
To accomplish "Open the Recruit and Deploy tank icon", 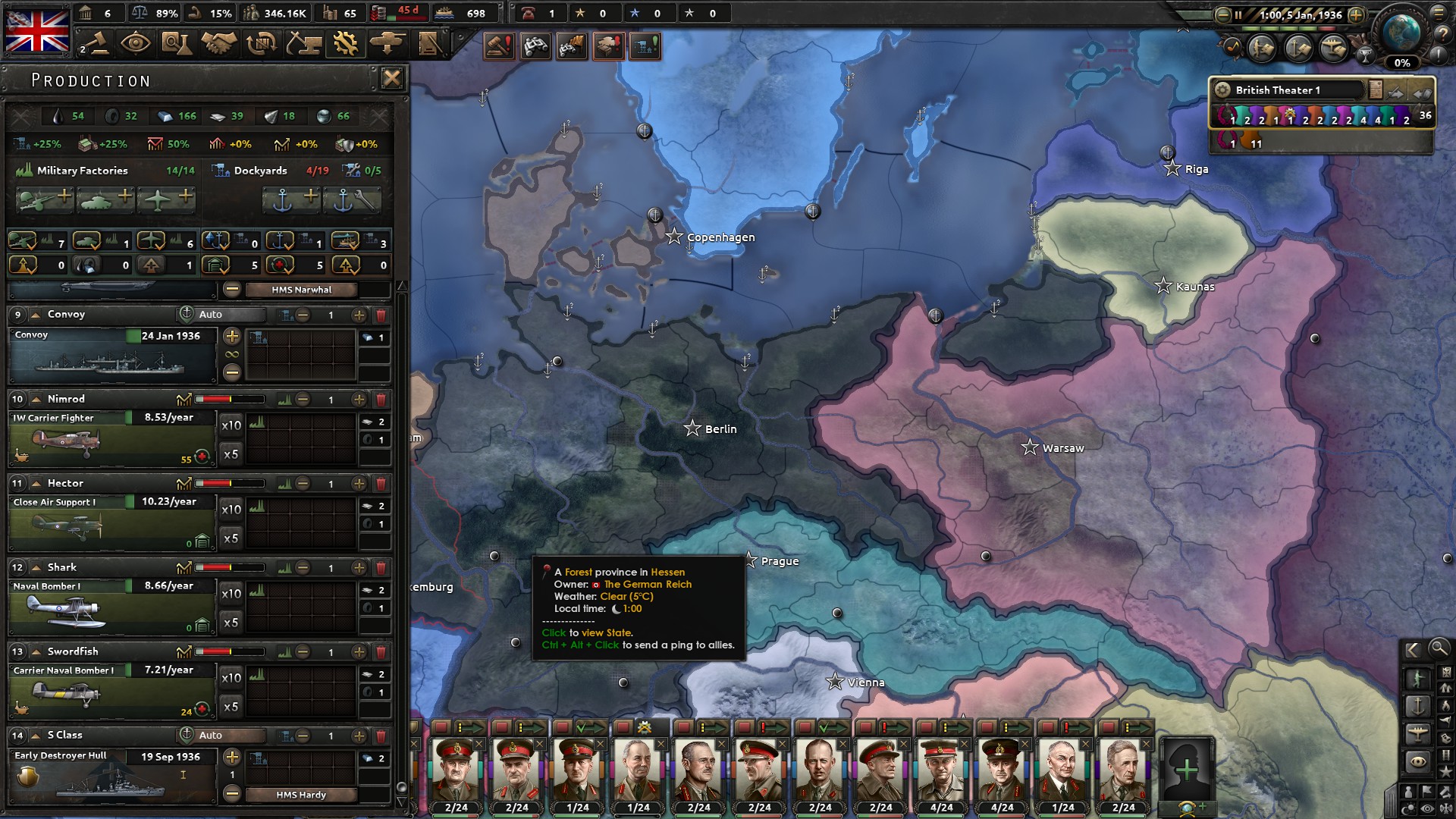I will pos(388,44).
